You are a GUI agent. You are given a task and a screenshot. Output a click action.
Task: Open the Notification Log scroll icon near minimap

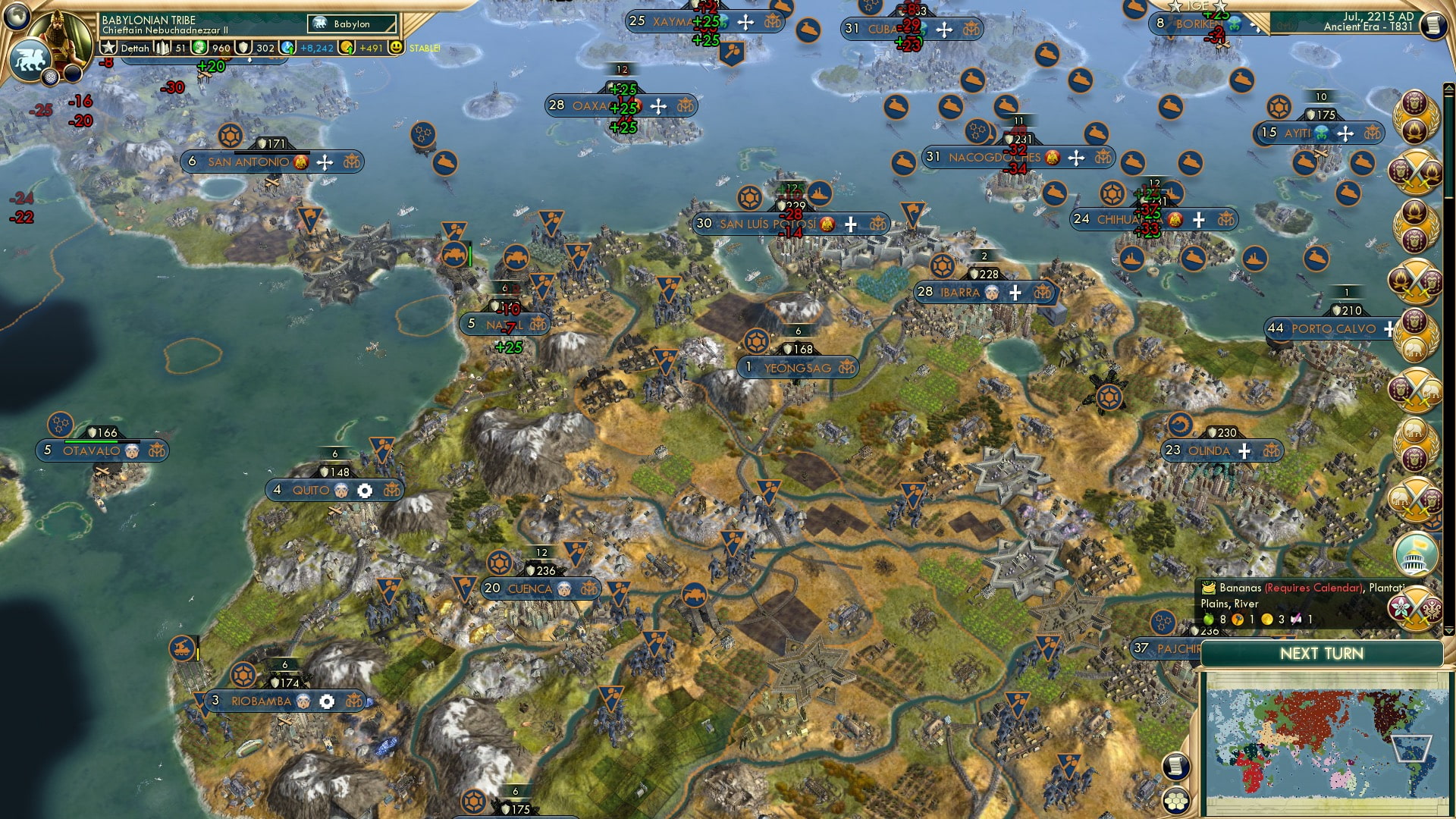[1175, 766]
